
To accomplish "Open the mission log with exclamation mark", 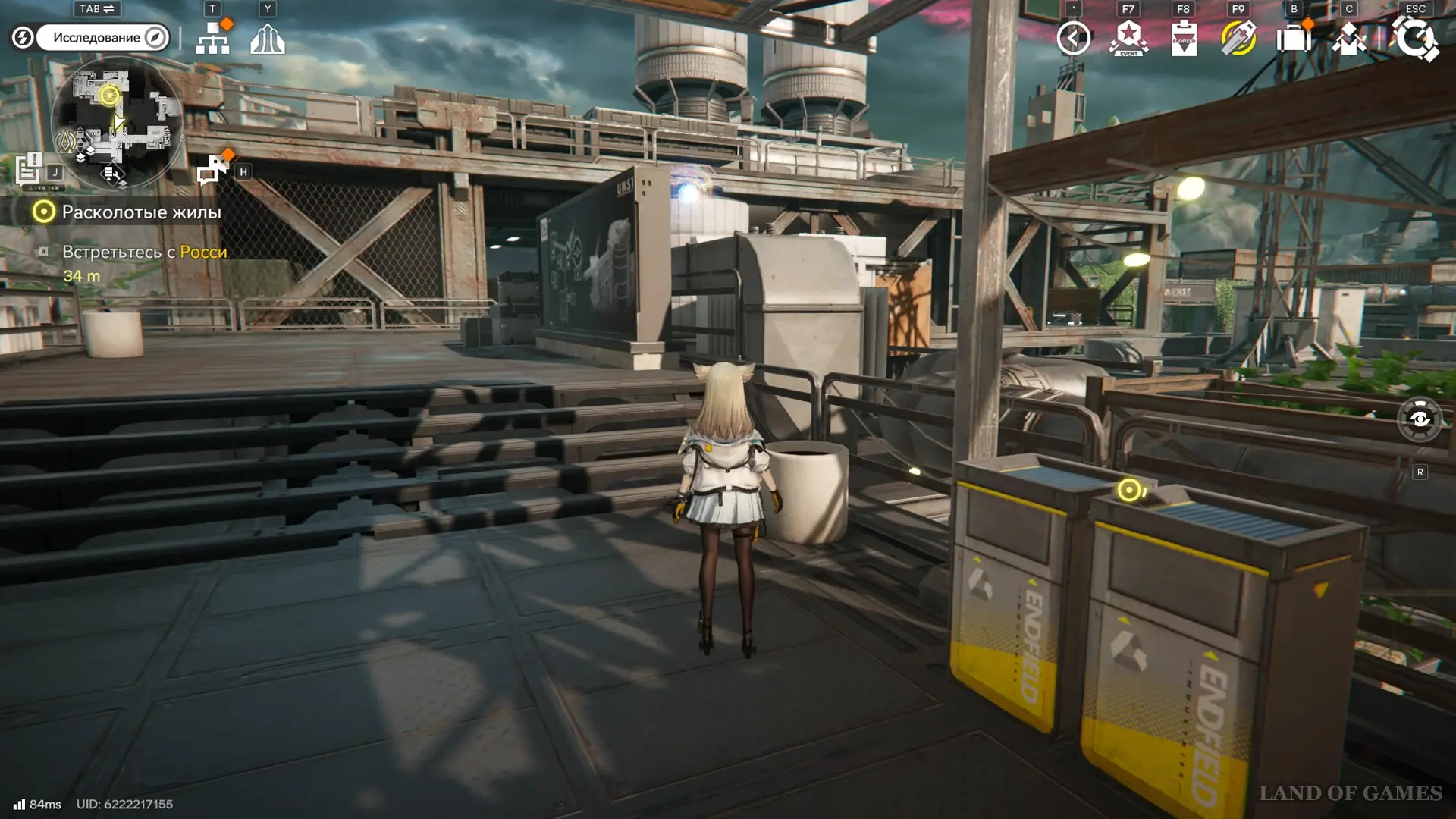I will [30, 169].
